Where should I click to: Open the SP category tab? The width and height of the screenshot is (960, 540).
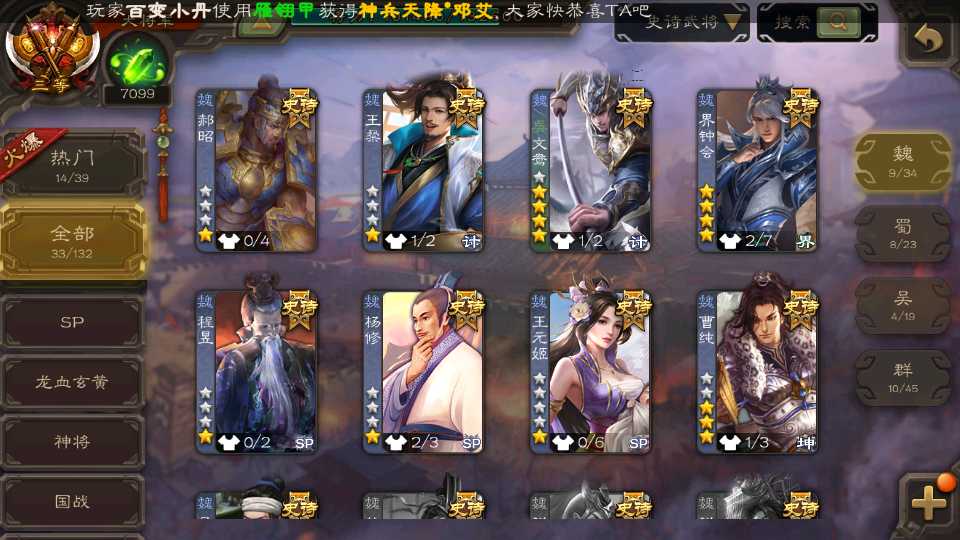[72, 323]
